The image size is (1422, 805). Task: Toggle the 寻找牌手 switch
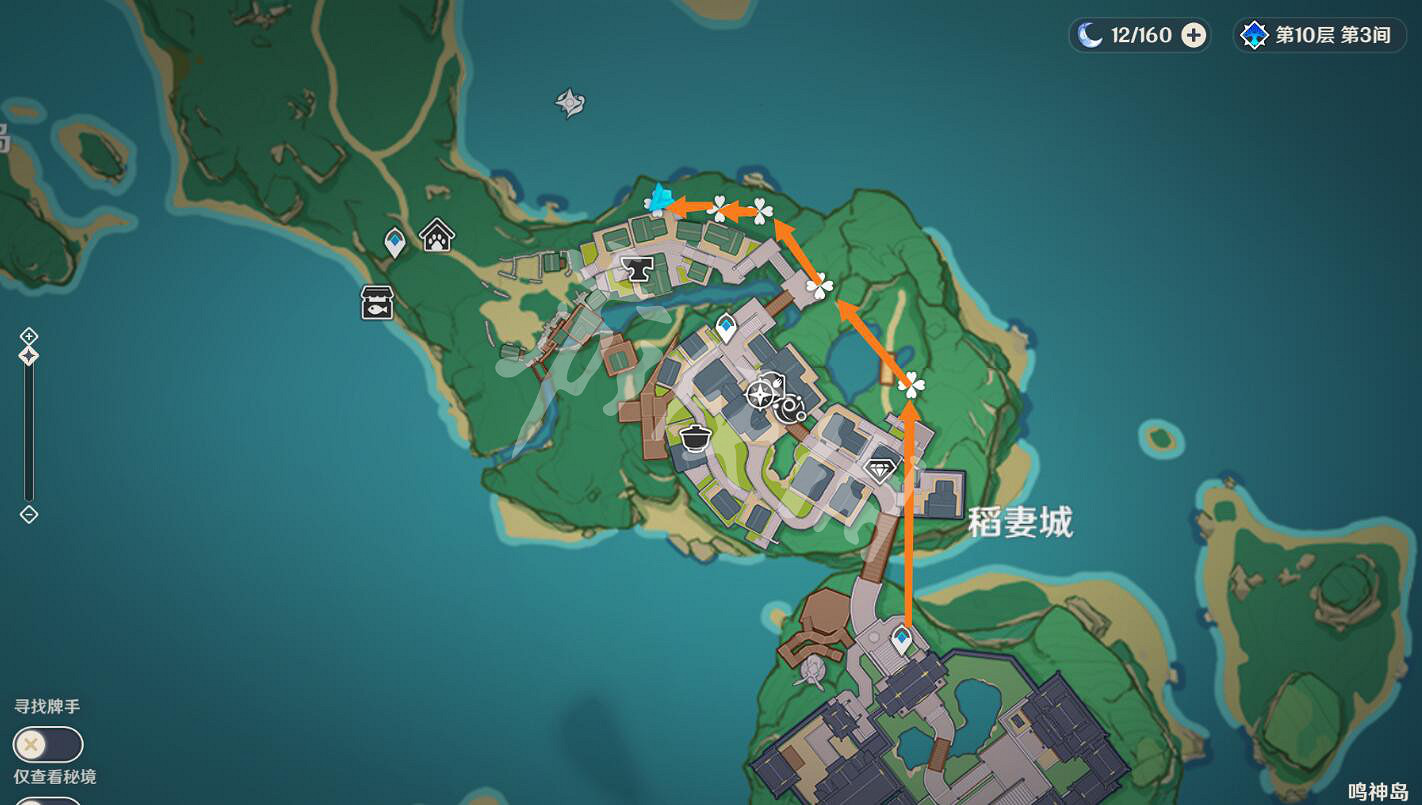click(48, 744)
